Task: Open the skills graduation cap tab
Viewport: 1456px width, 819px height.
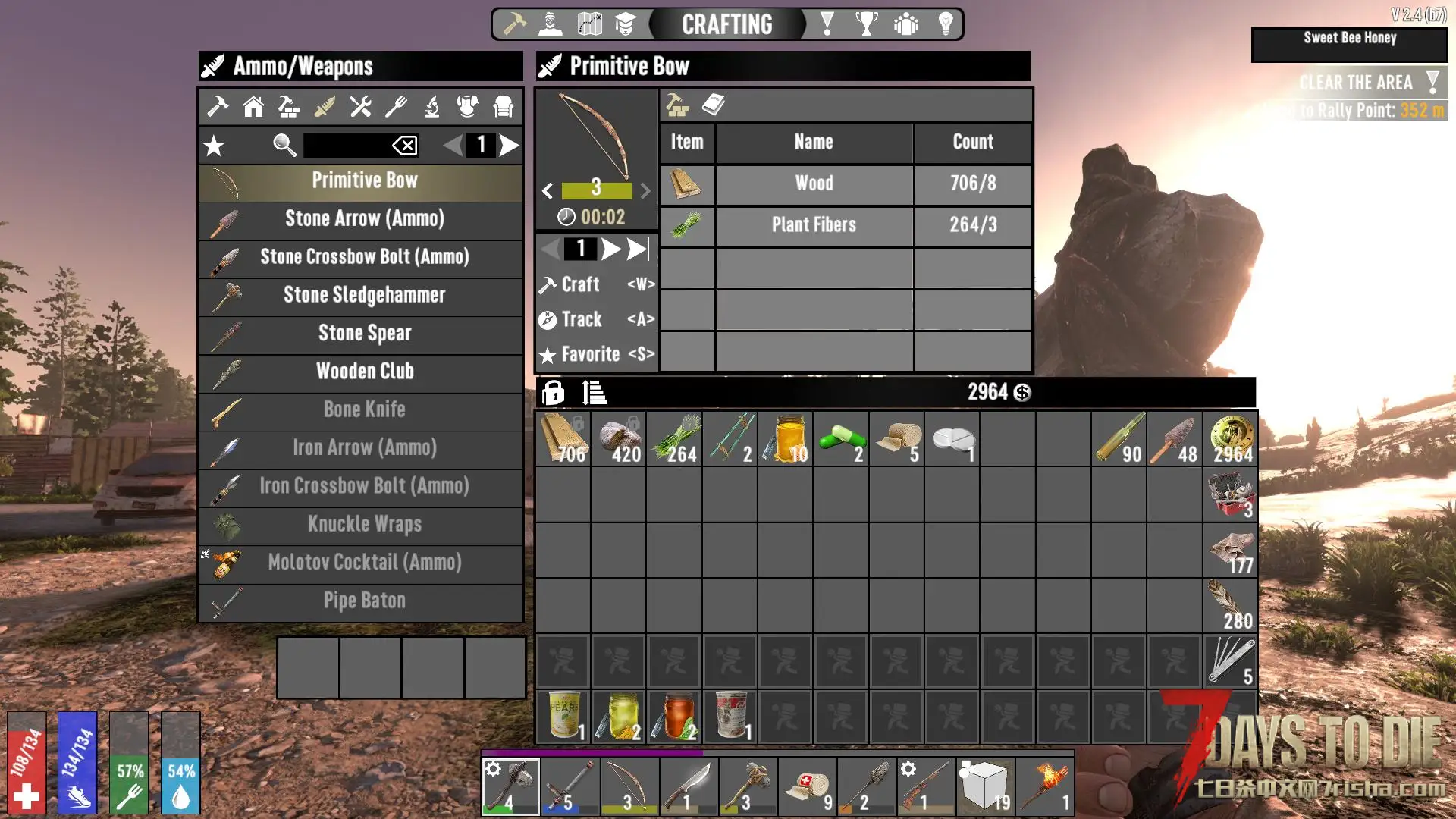Action: [625, 24]
